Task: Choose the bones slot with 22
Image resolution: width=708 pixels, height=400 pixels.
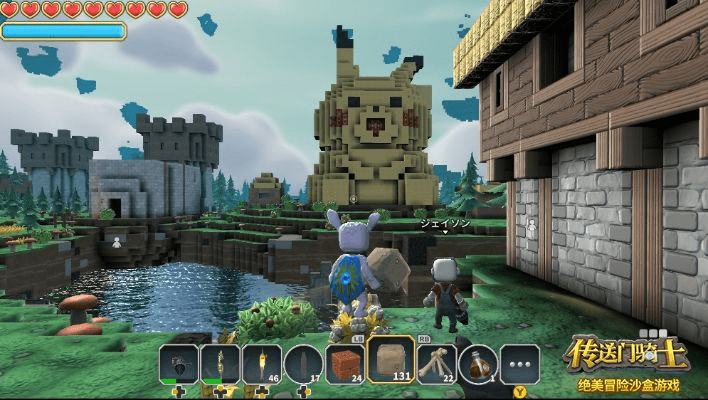Action: [437, 364]
